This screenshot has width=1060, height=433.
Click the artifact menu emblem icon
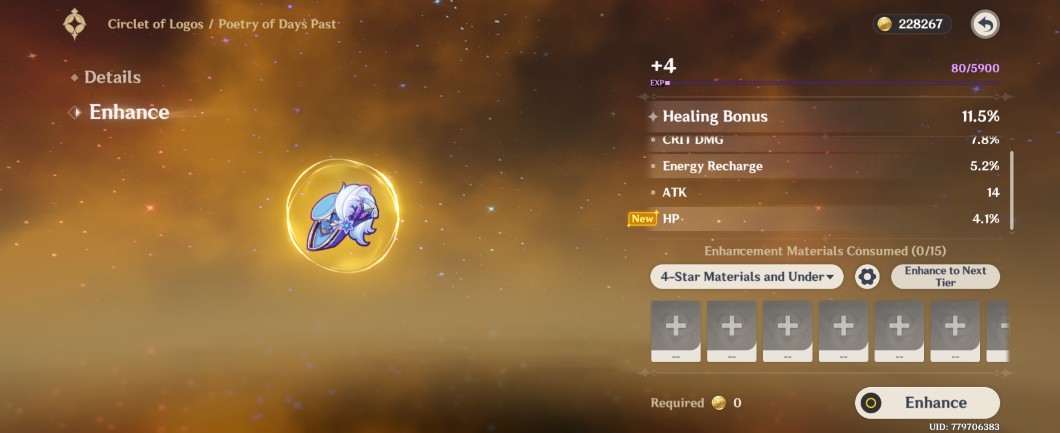click(75, 23)
